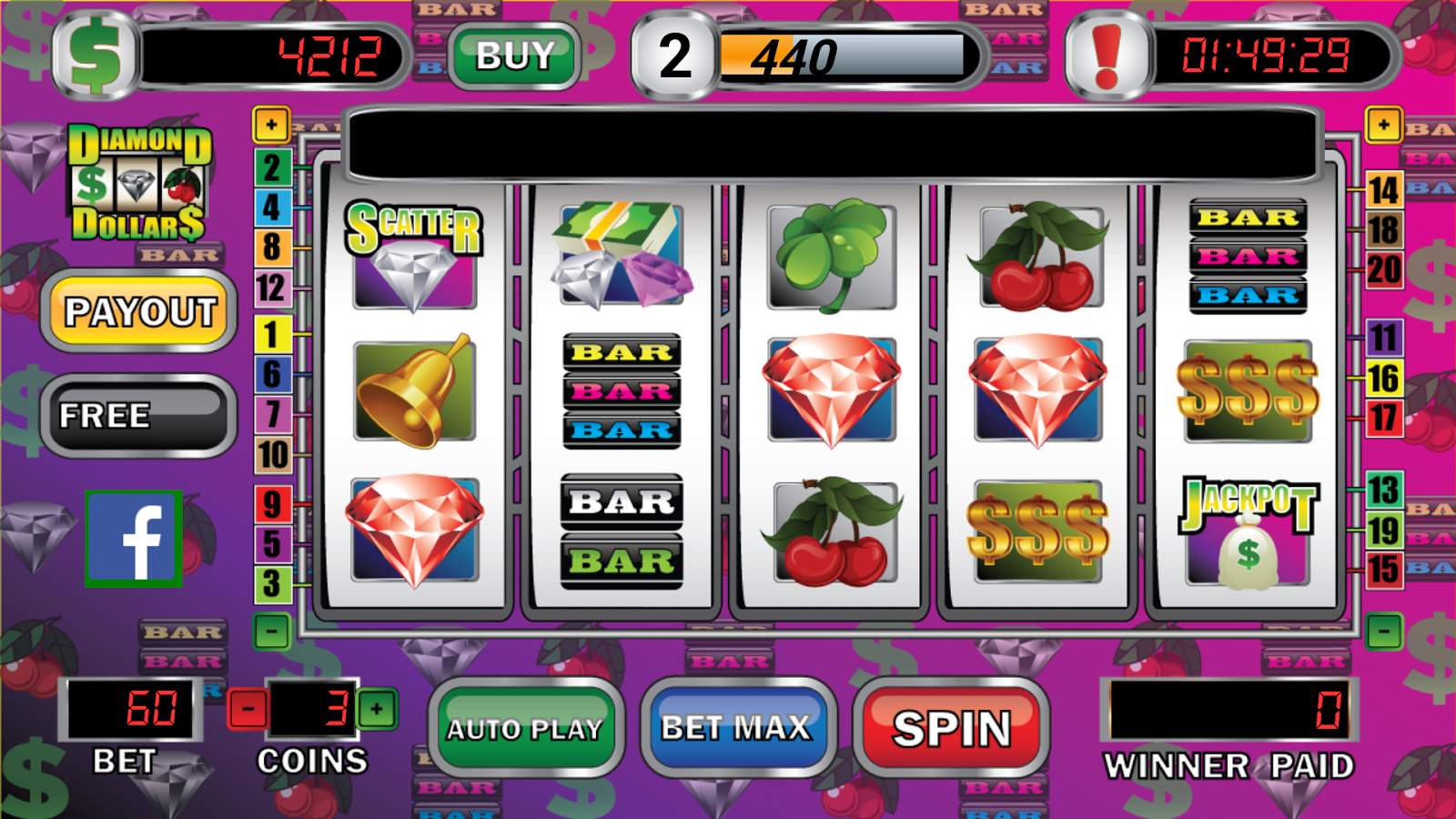Hit the red SPIN button

pos(952,728)
